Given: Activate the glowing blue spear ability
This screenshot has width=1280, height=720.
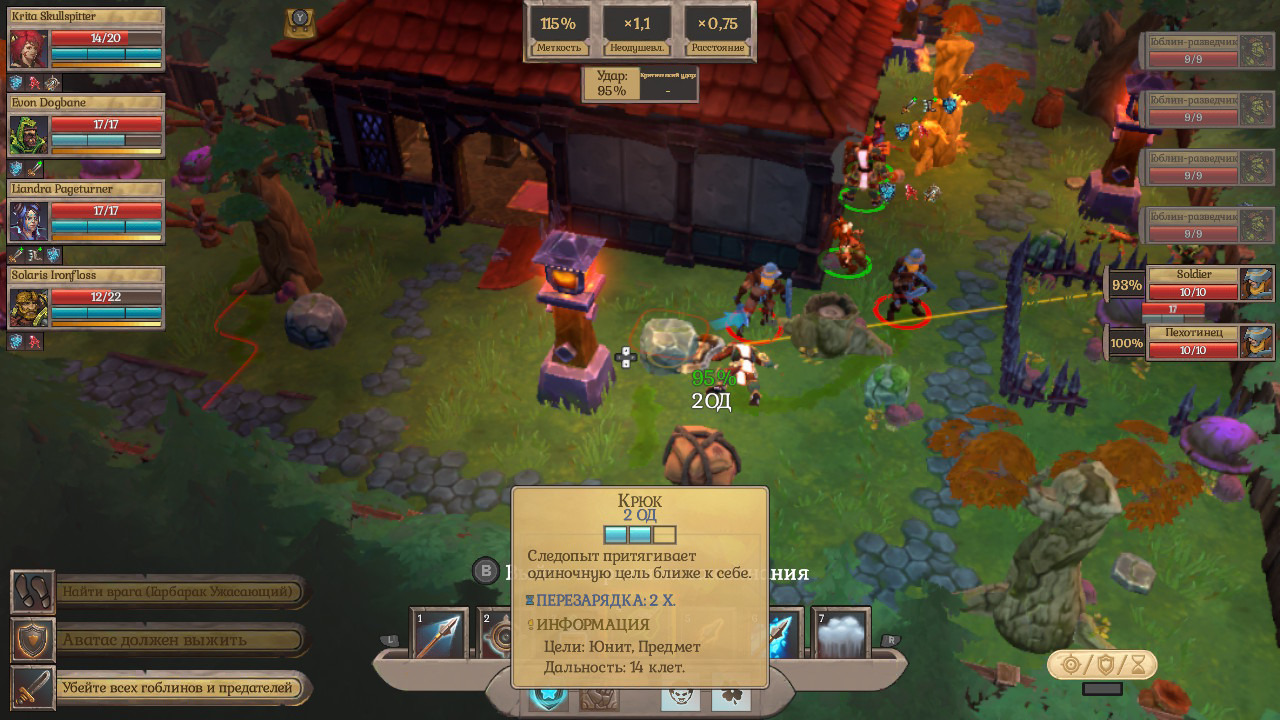Looking at the screenshot, I should (x=783, y=634).
